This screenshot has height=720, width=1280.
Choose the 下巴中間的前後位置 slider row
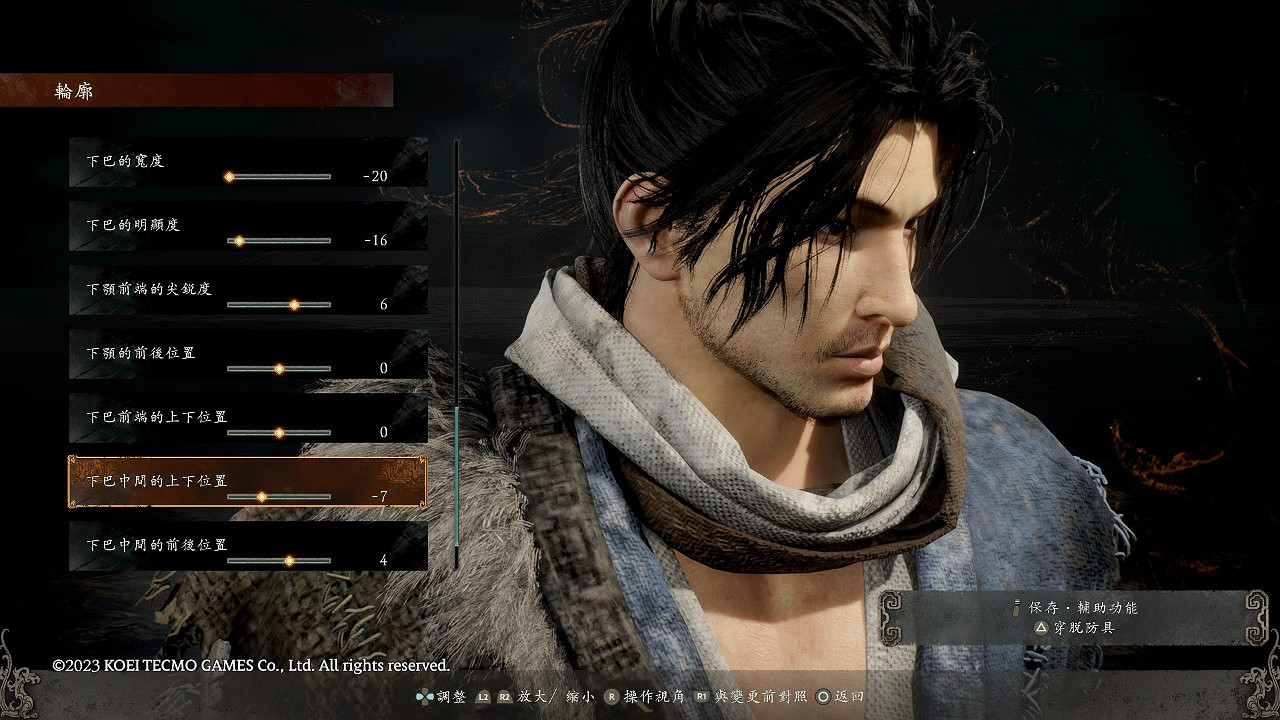coord(248,546)
